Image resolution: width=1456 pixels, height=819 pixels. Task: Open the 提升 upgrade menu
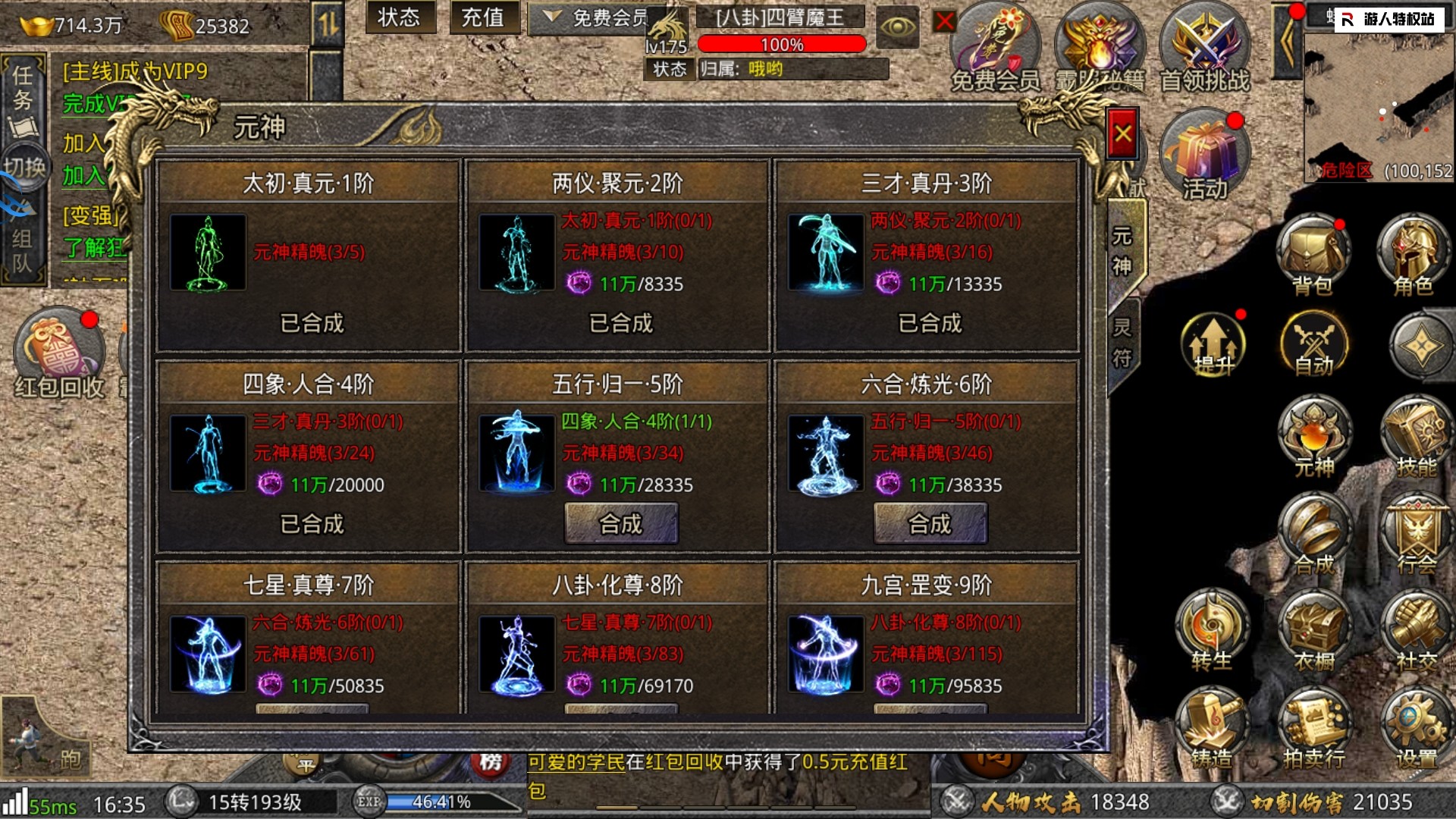1213,344
